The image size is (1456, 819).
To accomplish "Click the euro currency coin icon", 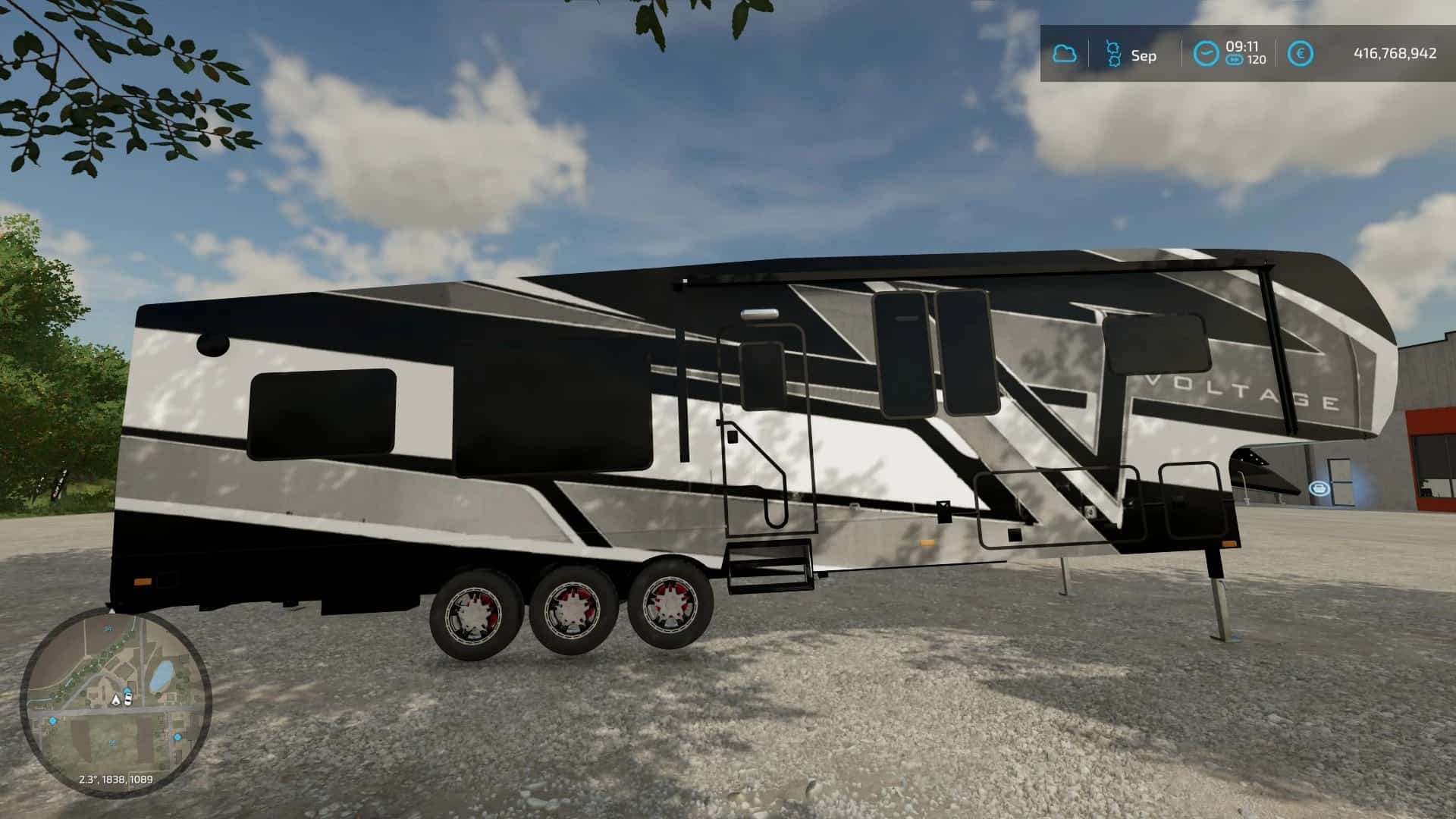I will click(x=1301, y=52).
